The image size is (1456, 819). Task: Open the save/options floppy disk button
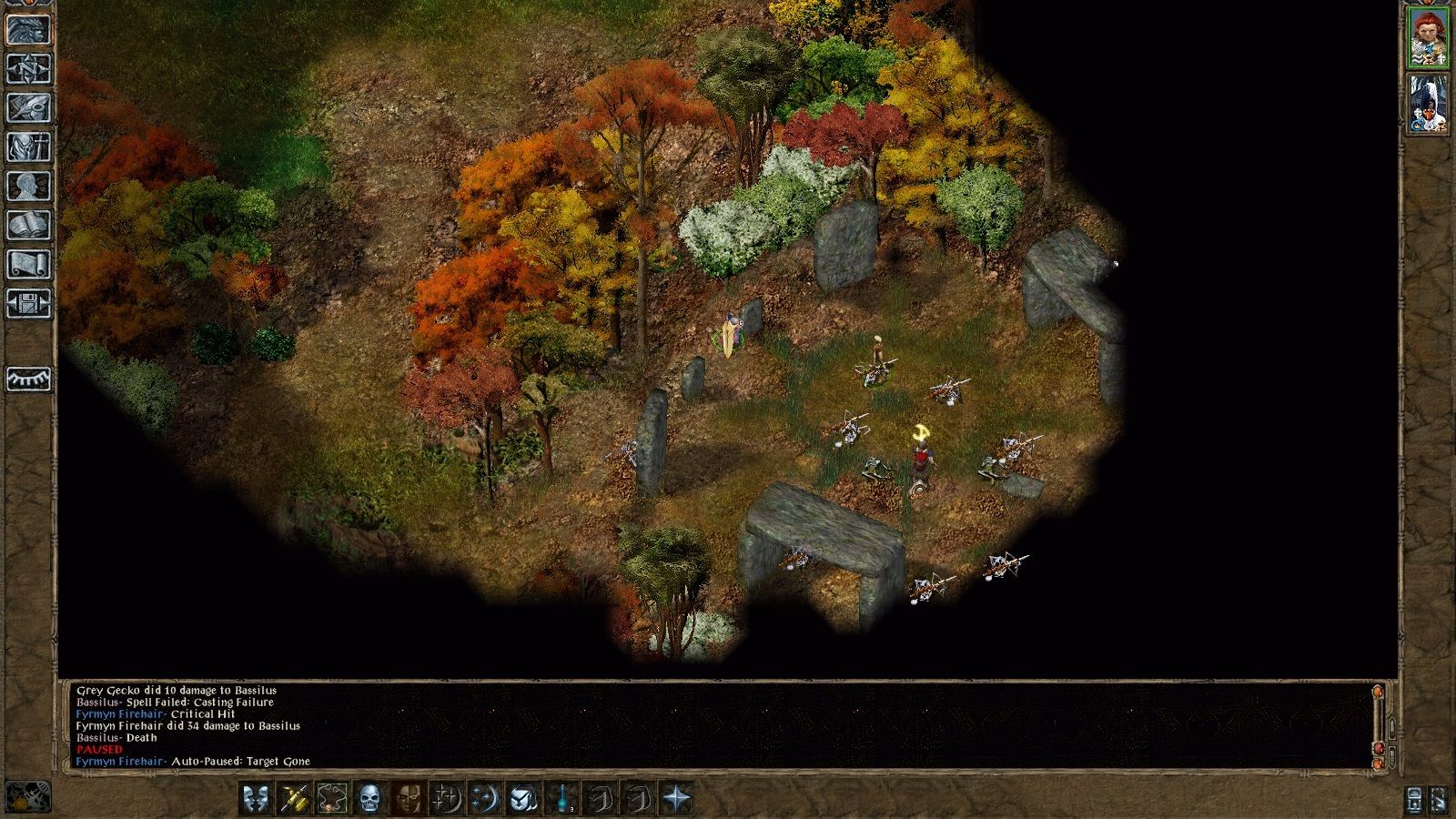click(28, 304)
